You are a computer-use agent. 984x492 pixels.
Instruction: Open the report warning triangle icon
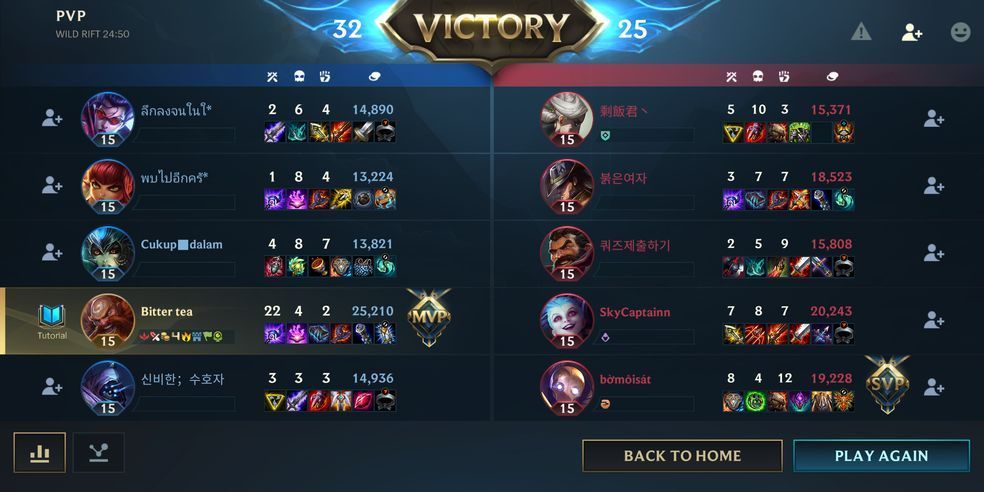861,32
